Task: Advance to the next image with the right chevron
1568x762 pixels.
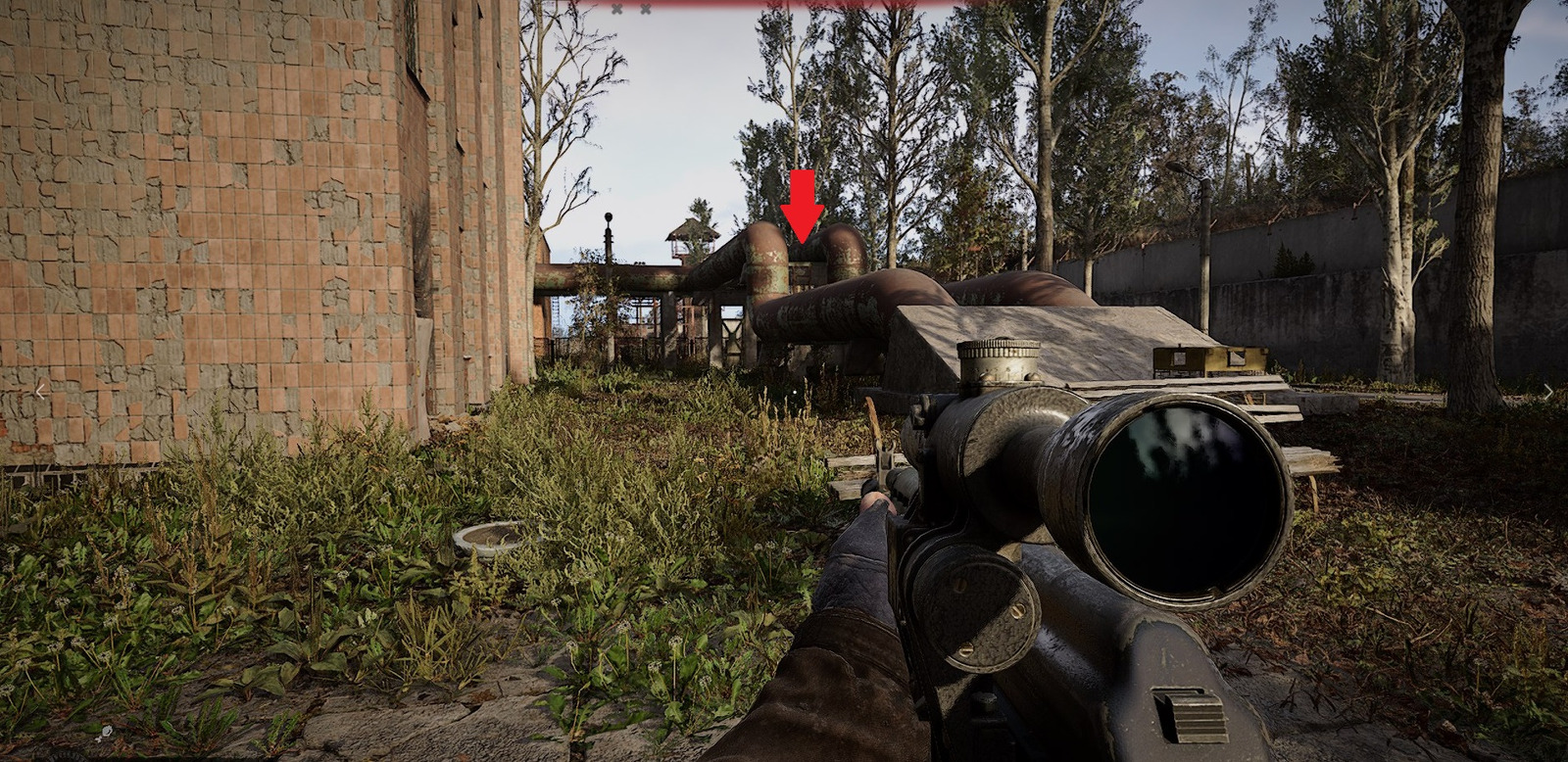Action: point(1547,392)
